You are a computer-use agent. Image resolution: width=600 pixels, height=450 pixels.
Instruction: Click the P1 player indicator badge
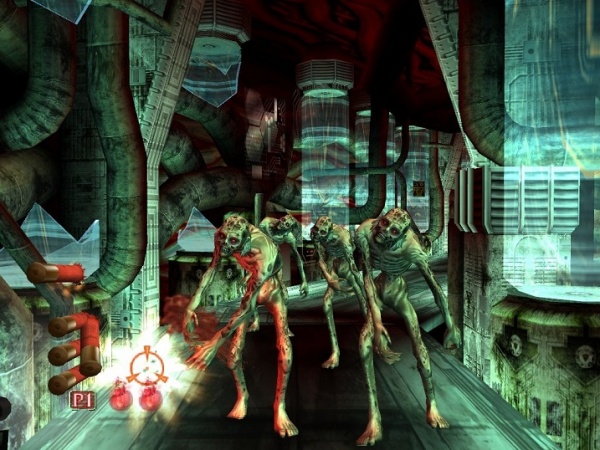pos(82,400)
